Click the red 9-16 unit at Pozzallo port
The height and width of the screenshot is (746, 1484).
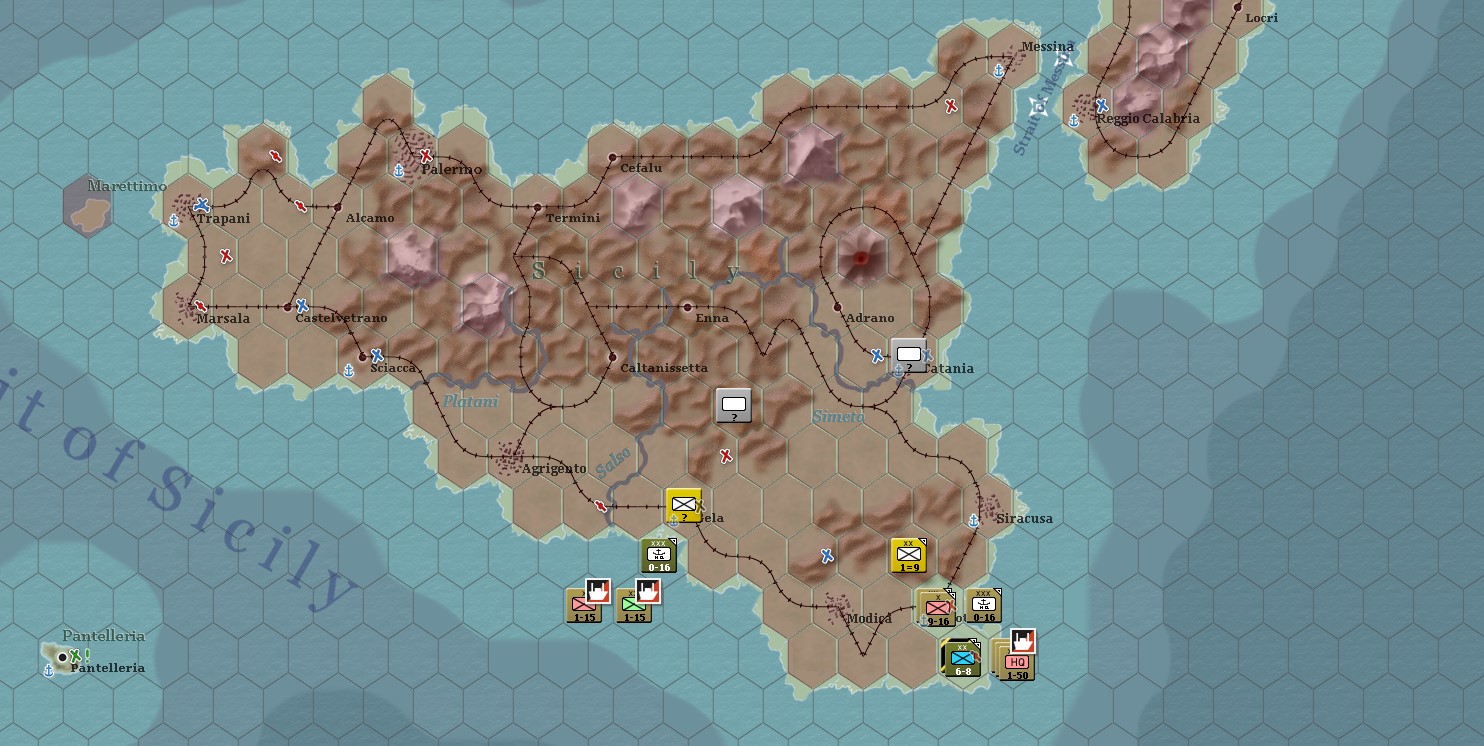pos(935,605)
